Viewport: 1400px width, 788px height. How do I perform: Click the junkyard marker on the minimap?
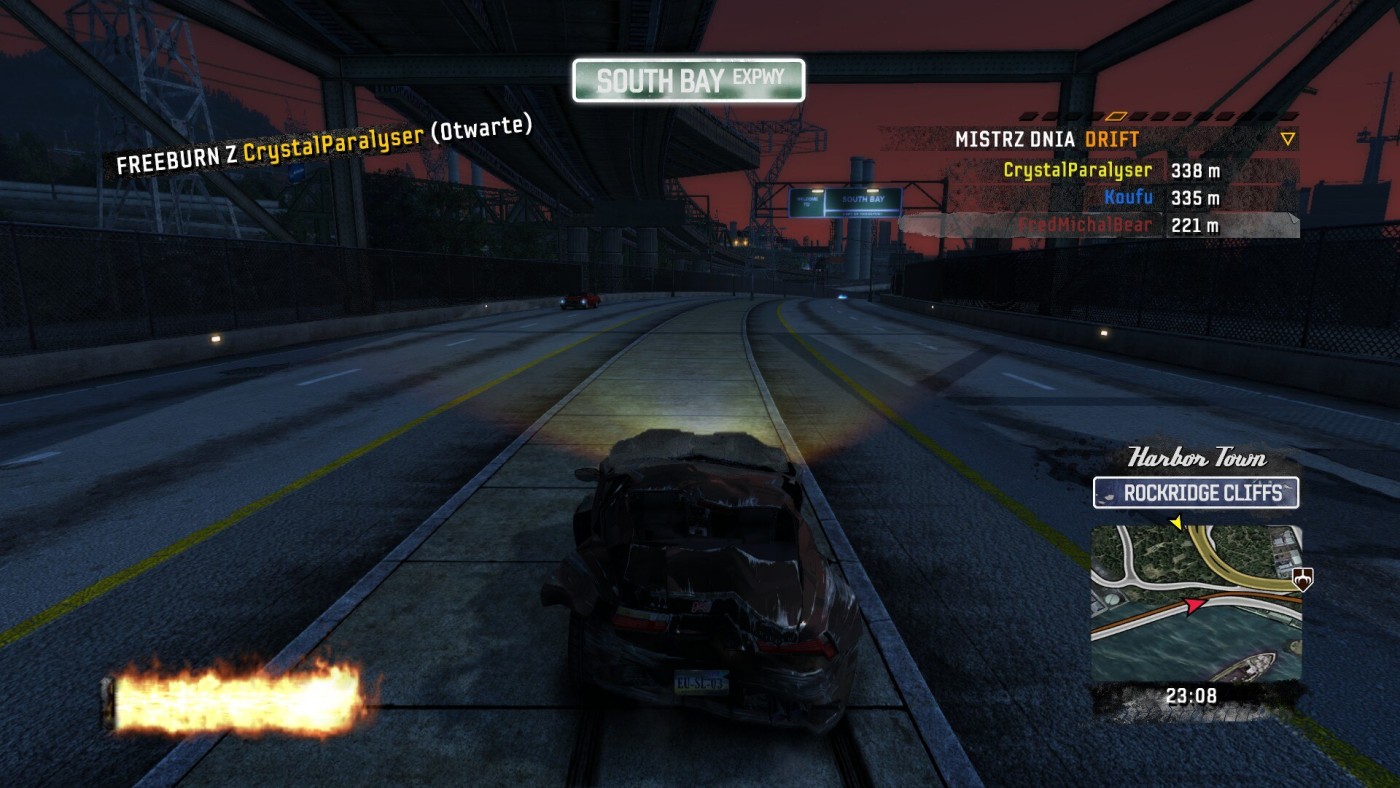pyautogui.click(x=1303, y=577)
